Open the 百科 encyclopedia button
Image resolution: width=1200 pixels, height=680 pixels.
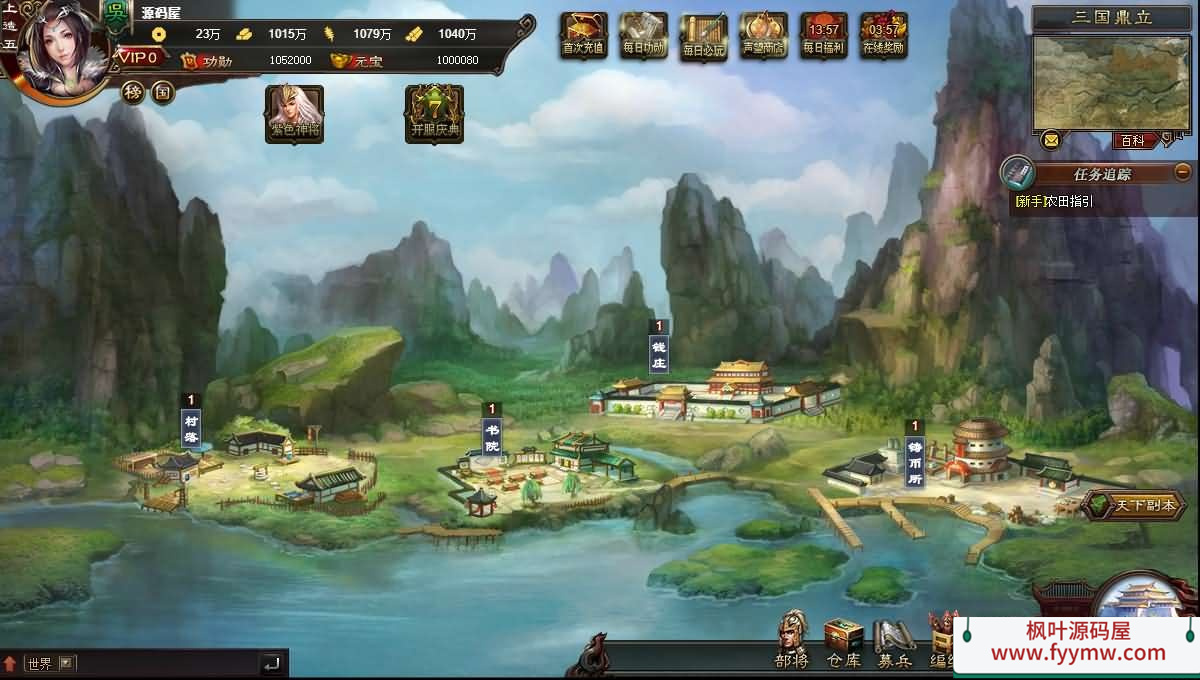tap(1133, 141)
